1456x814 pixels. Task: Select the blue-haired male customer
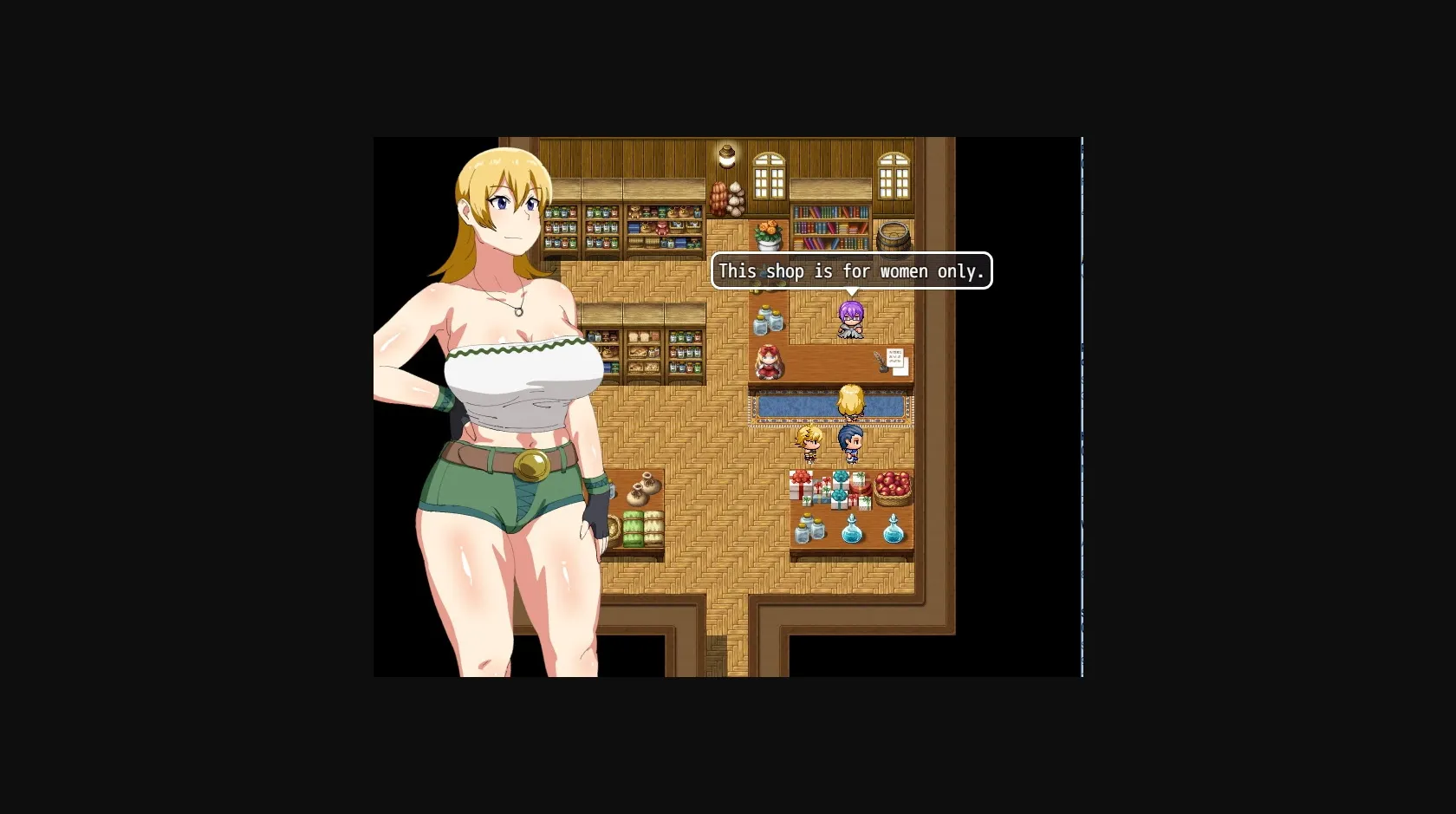point(852,442)
